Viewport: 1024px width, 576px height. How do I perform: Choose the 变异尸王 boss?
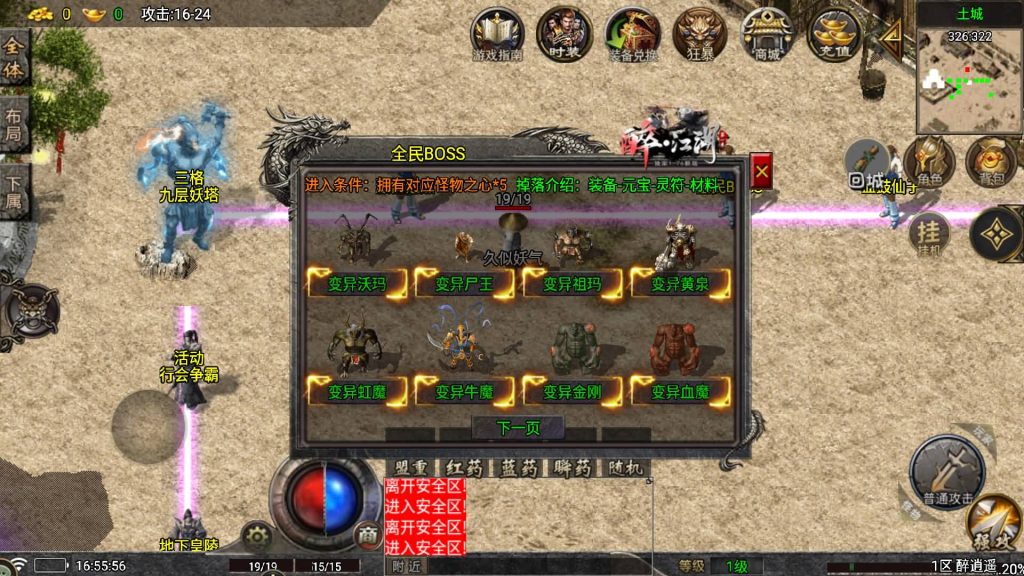pyautogui.click(x=464, y=284)
